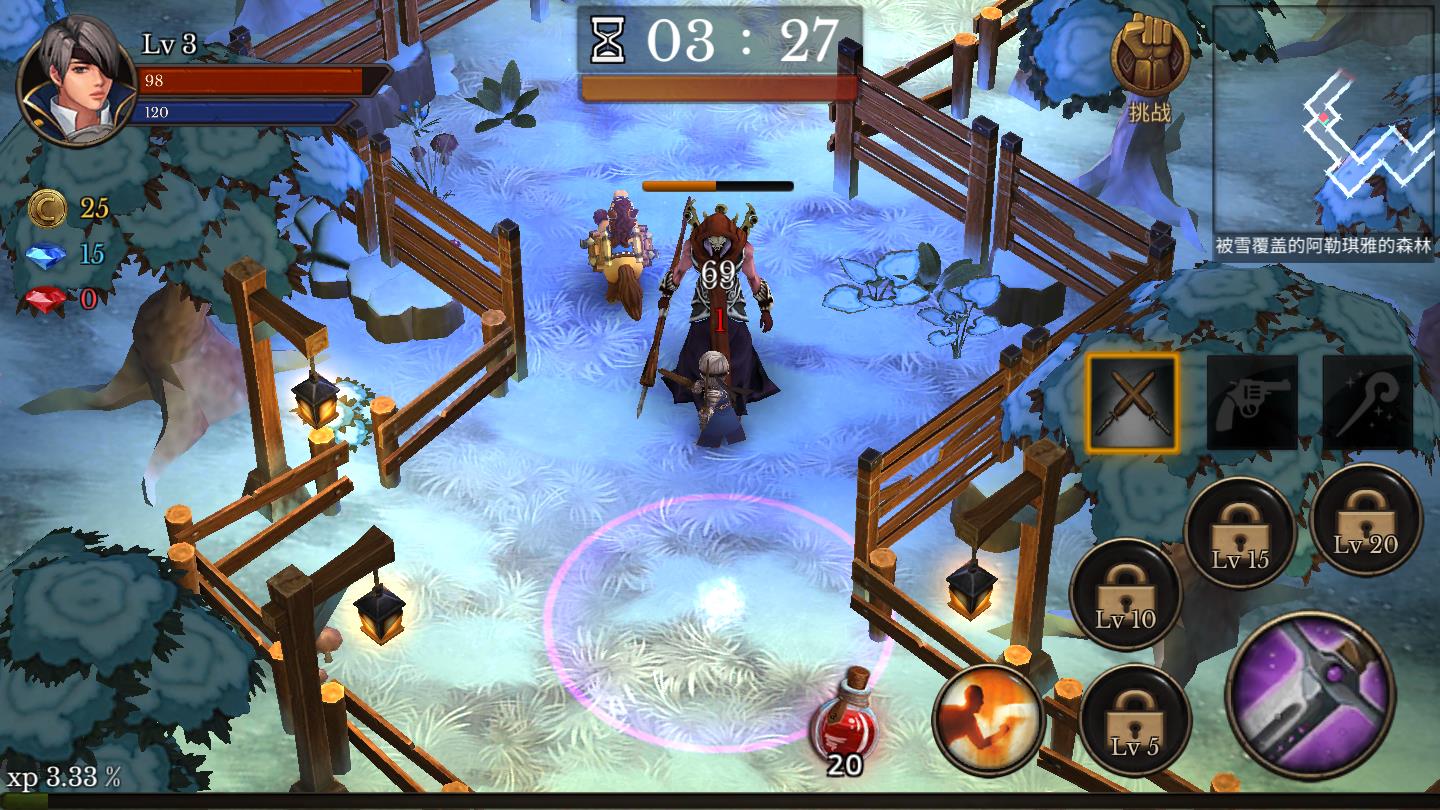The height and width of the screenshot is (810, 1440).
Task: Tap the locked Lv 15 skill slot
Action: coord(1240,532)
